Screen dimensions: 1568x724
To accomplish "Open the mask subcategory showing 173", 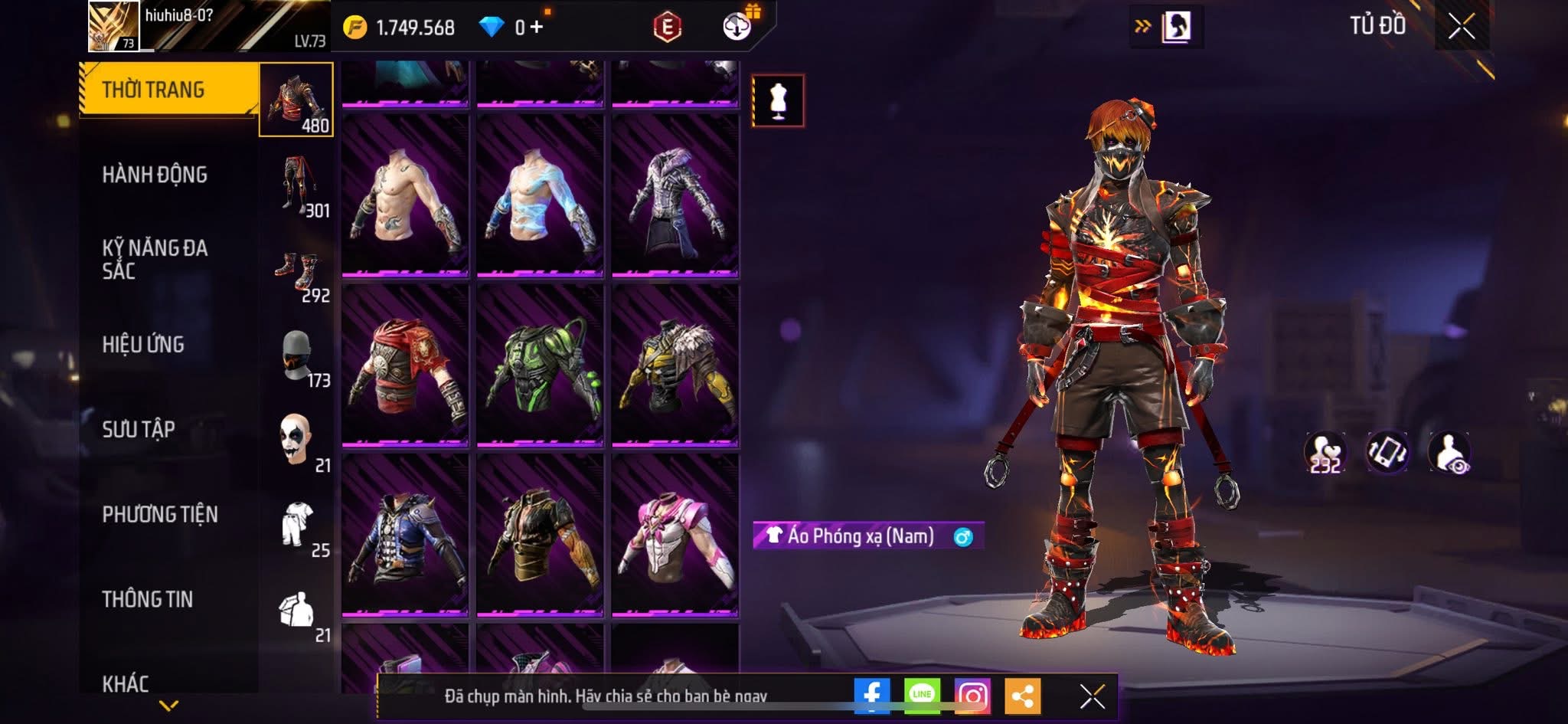I will (297, 356).
